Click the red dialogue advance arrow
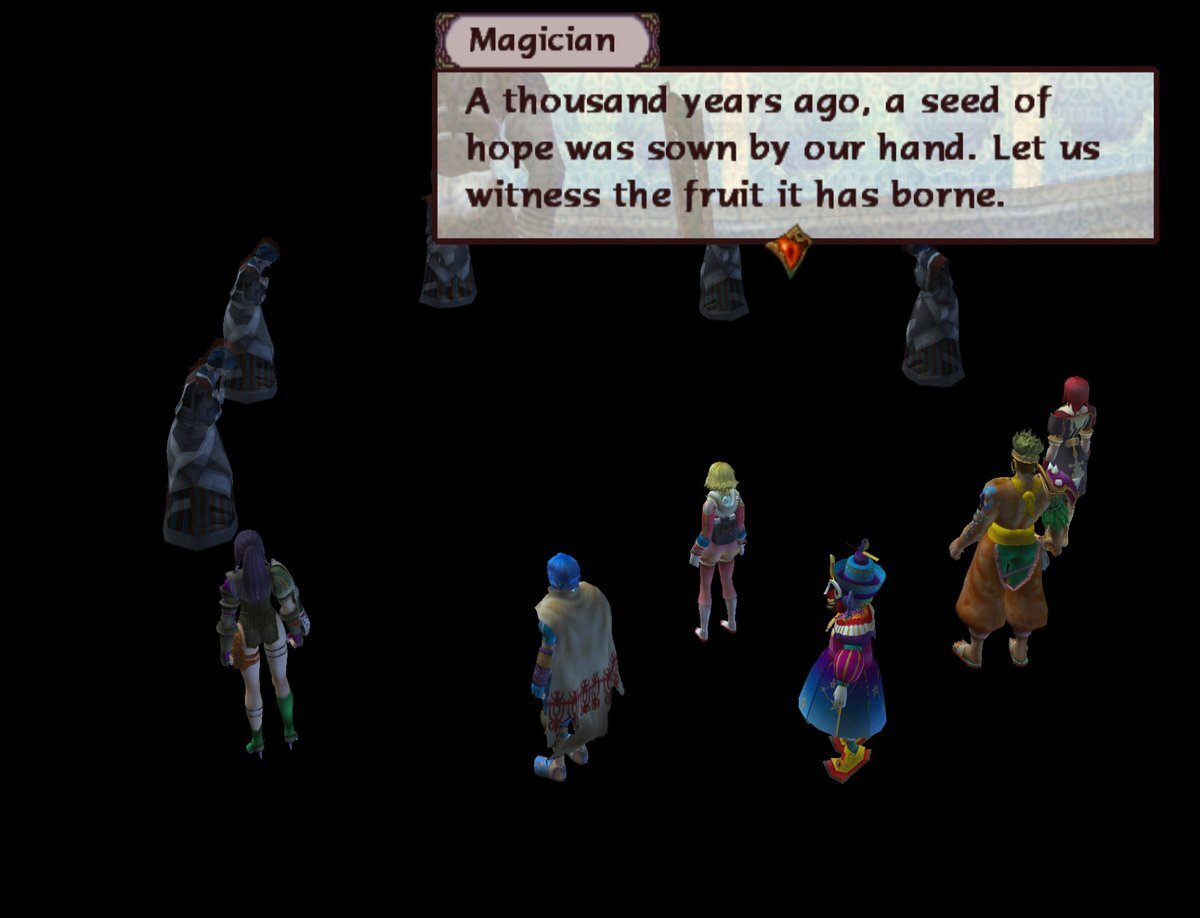The height and width of the screenshot is (918, 1200). (789, 250)
